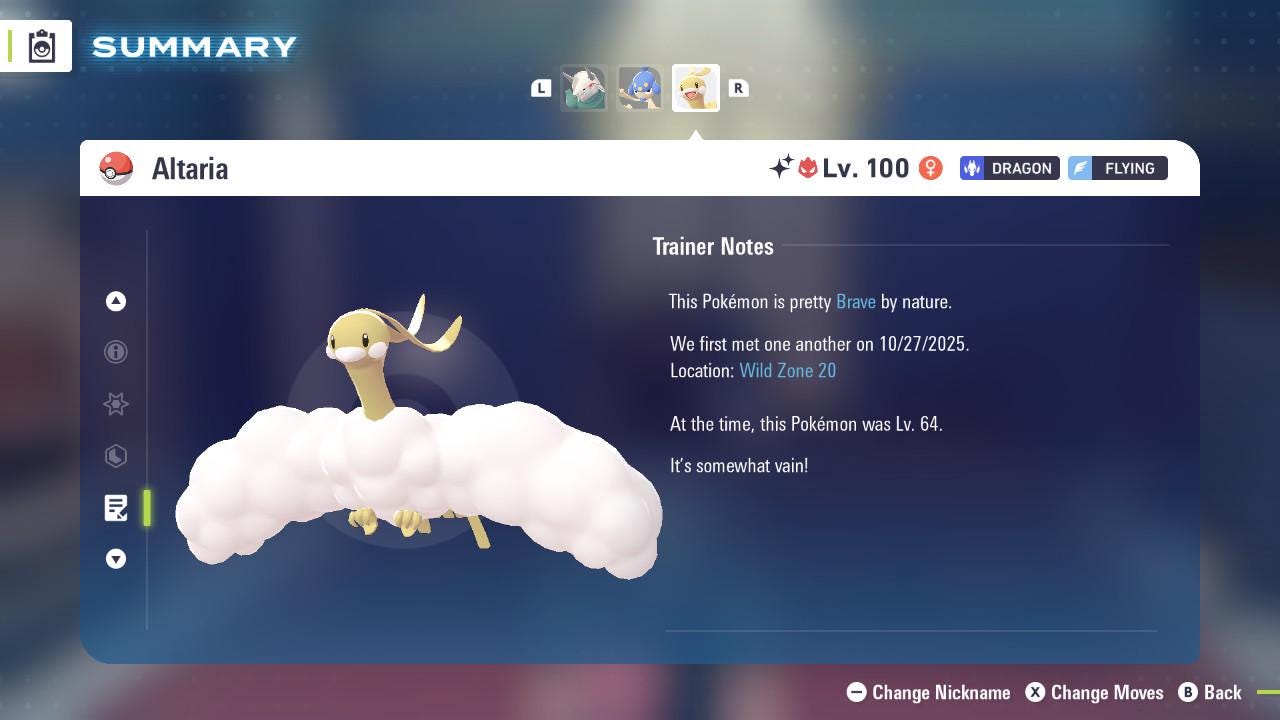Click the sidebar up arrow to change pages
This screenshot has width=1280, height=720.
[116, 301]
